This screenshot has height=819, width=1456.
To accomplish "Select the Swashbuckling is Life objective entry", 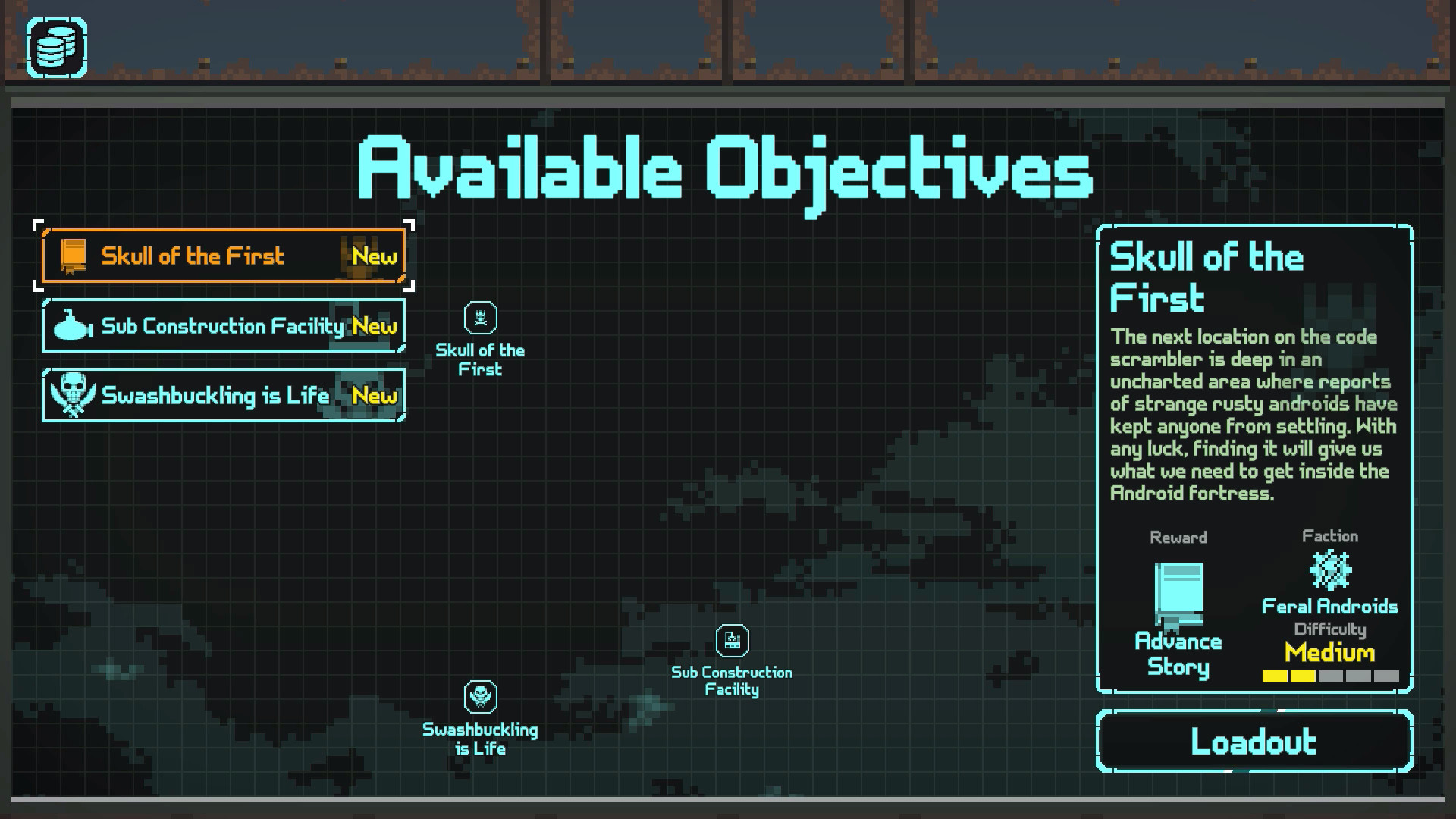I will [224, 395].
